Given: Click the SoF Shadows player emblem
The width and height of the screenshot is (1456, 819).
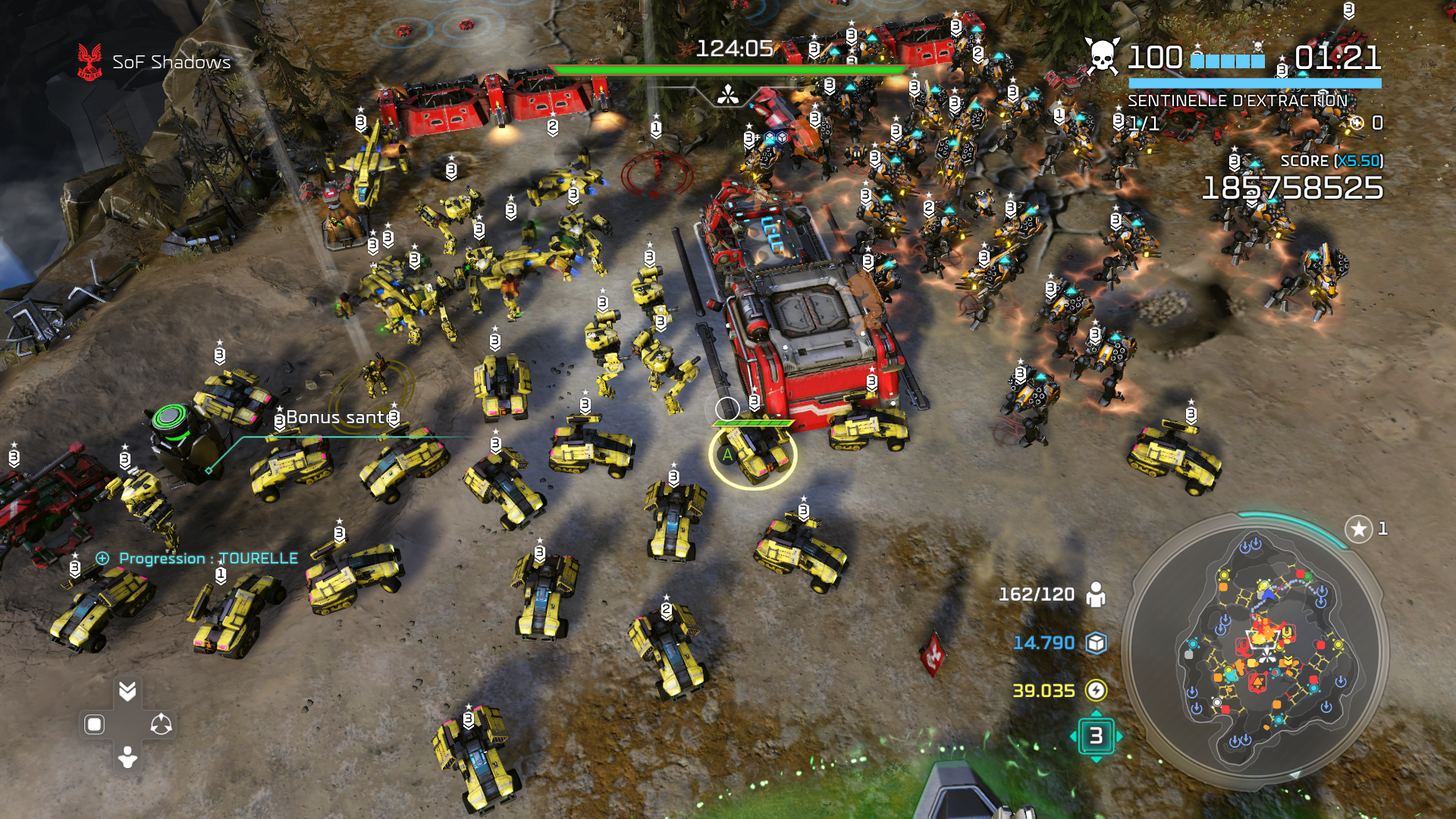Looking at the screenshot, I should coord(89,61).
